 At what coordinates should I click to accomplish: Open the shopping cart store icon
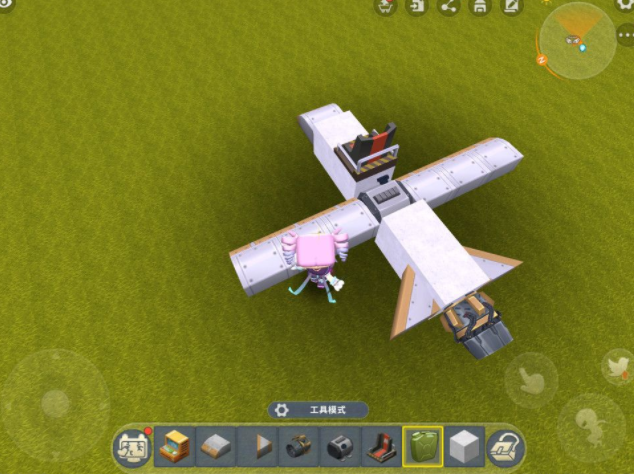coord(385,7)
